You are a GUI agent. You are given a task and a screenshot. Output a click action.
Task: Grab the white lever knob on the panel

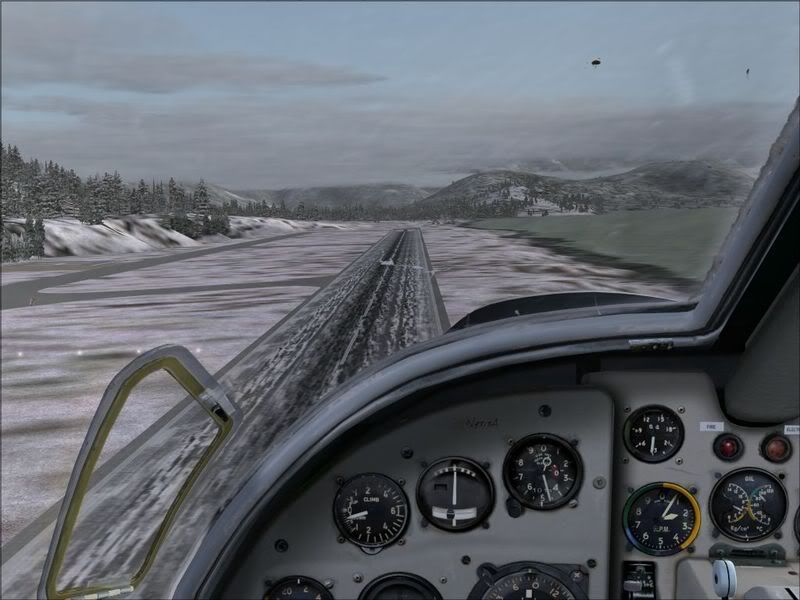click(x=723, y=577)
